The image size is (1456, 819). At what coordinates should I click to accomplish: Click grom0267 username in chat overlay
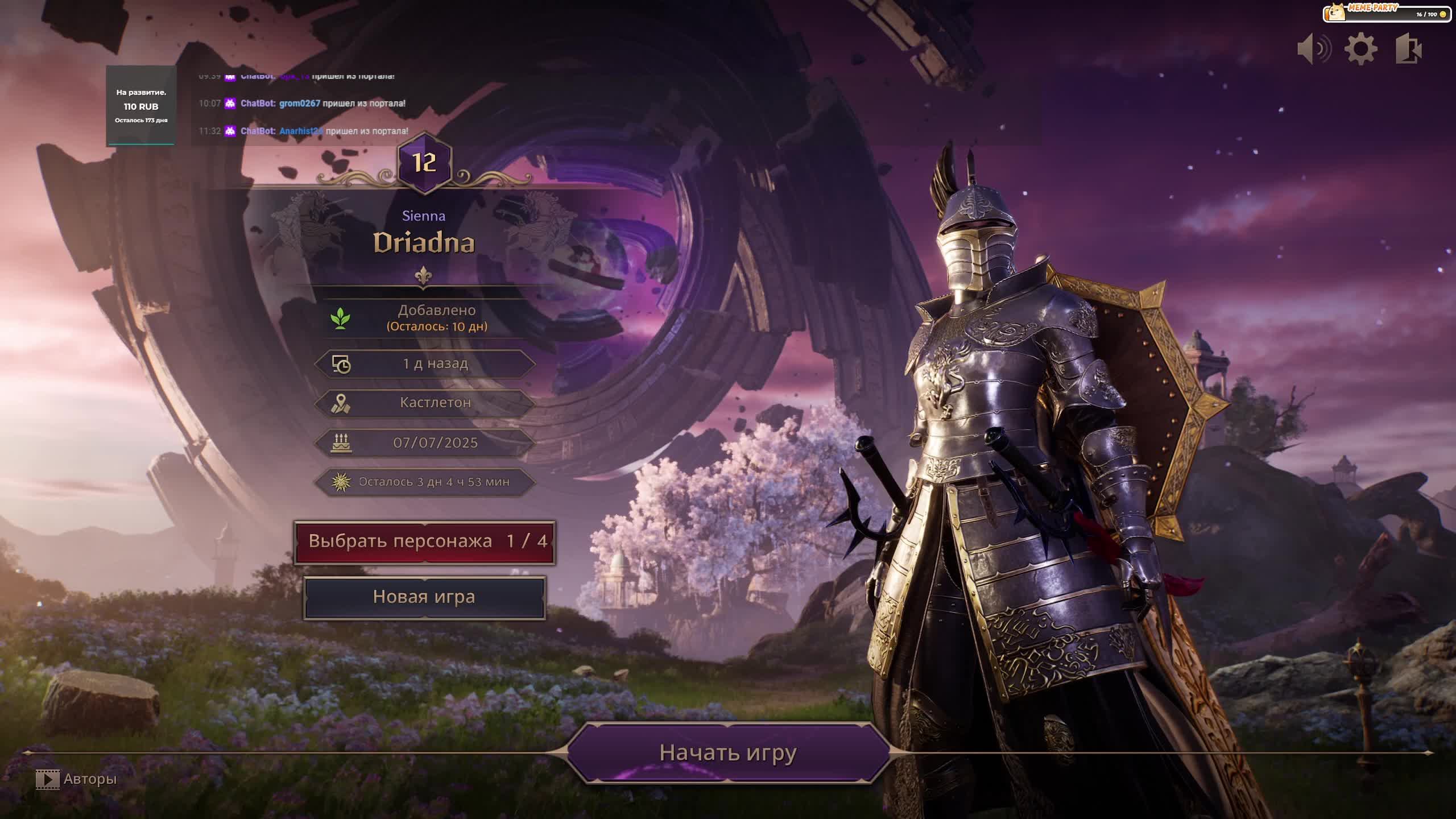point(300,104)
